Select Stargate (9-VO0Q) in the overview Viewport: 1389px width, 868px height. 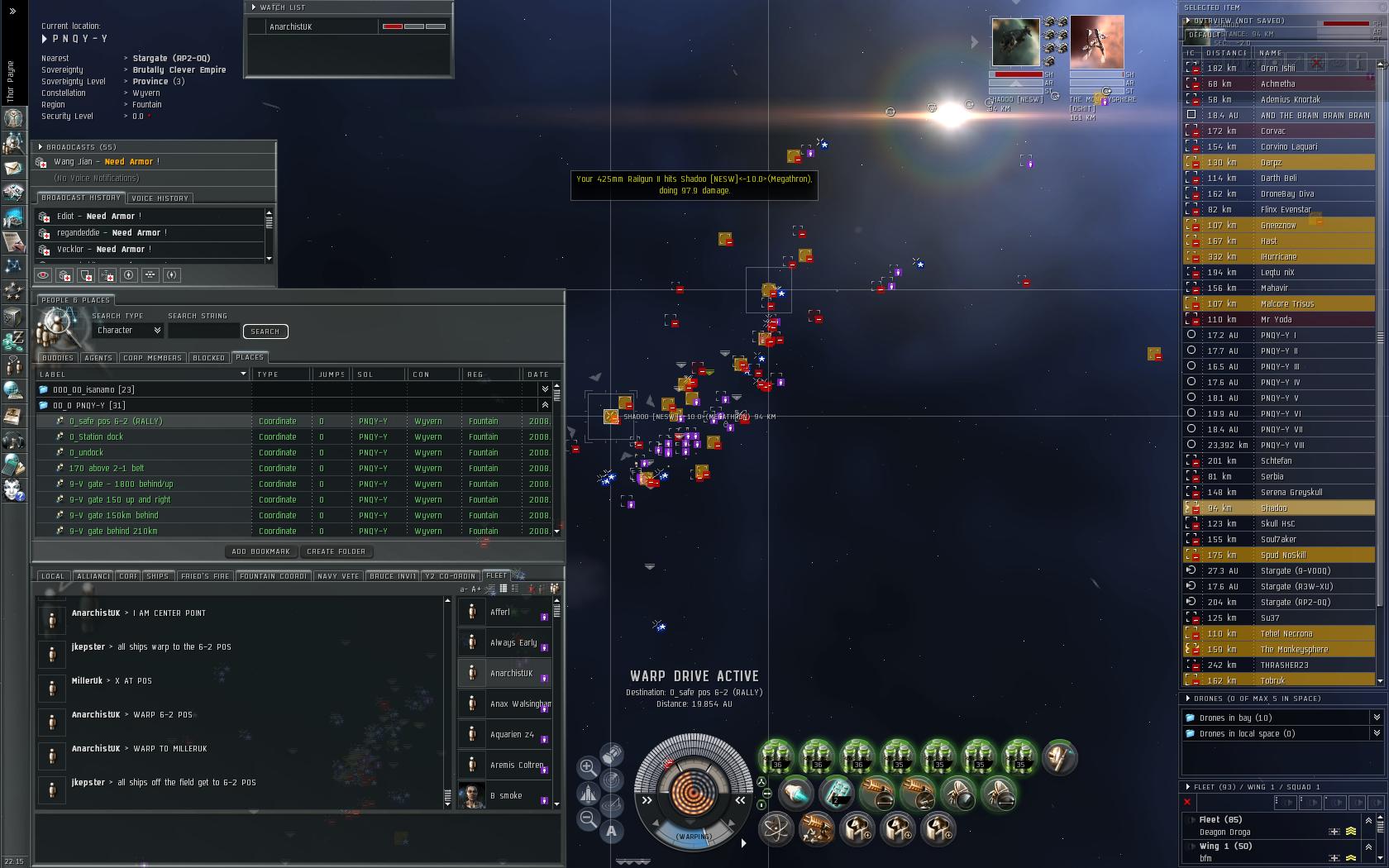tap(1295, 571)
